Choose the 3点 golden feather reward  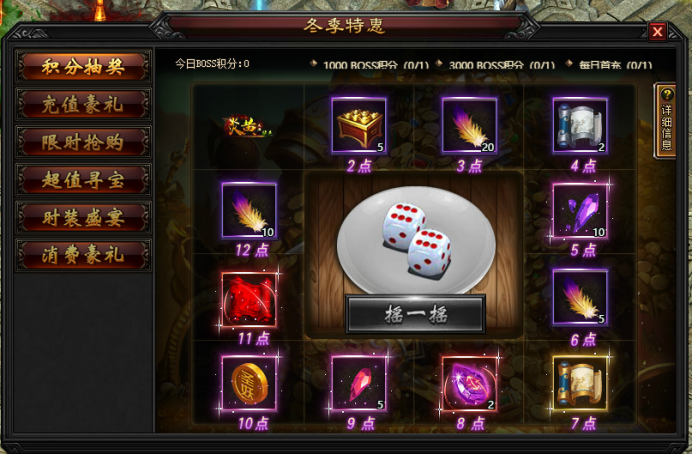click(469, 125)
